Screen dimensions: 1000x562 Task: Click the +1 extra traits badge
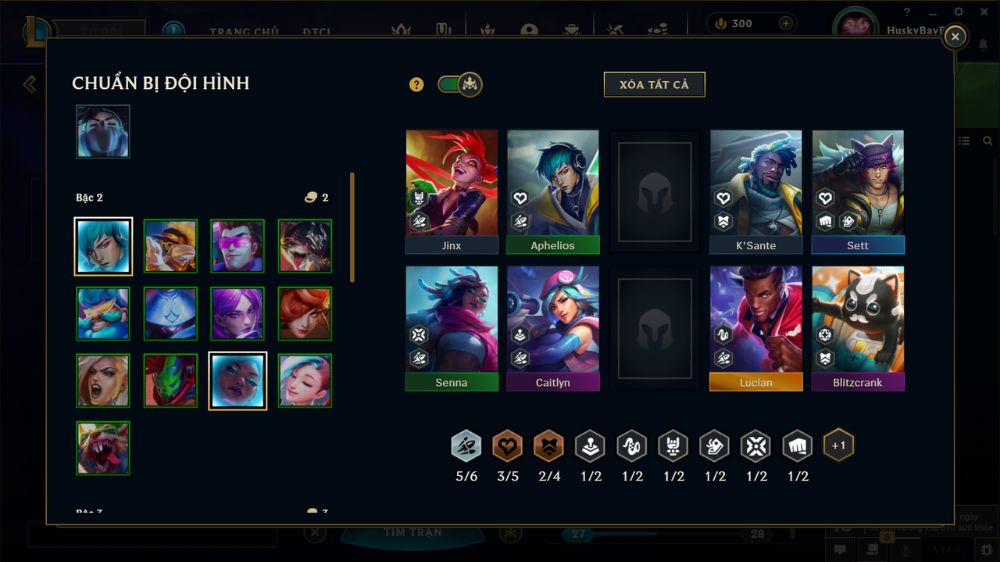[838, 445]
